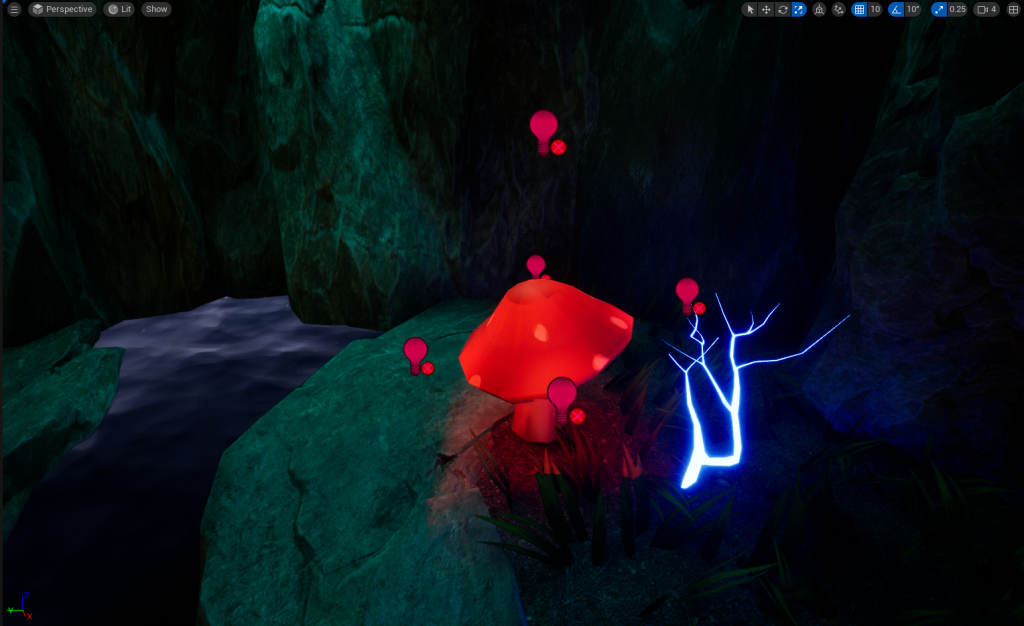This screenshot has height=626, width=1024.
Task: Open the viewport options hamburger menu
Action: pos(14,9)
